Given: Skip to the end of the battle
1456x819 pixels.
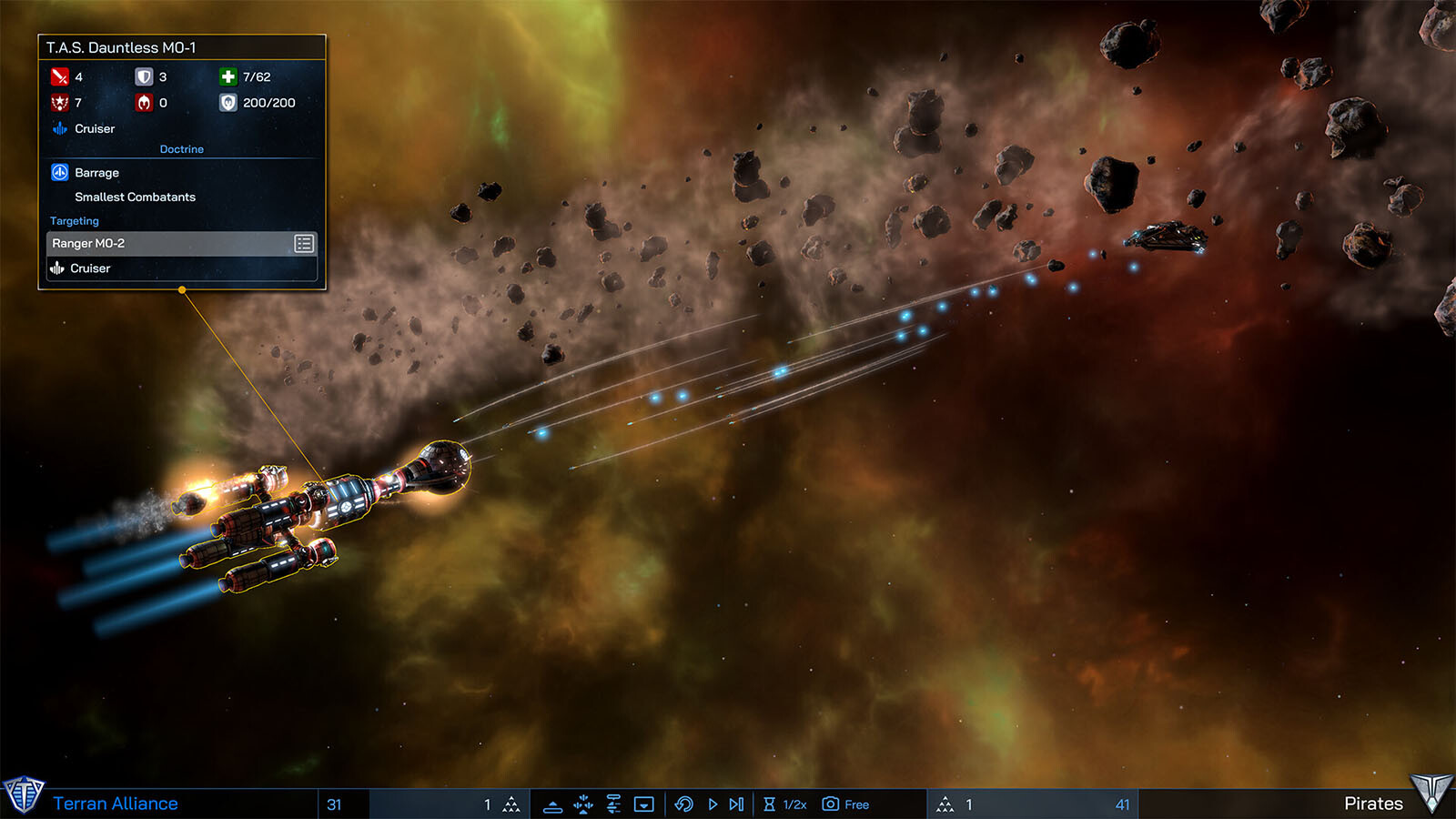Looking at the screenshot, I should [737, 804].
